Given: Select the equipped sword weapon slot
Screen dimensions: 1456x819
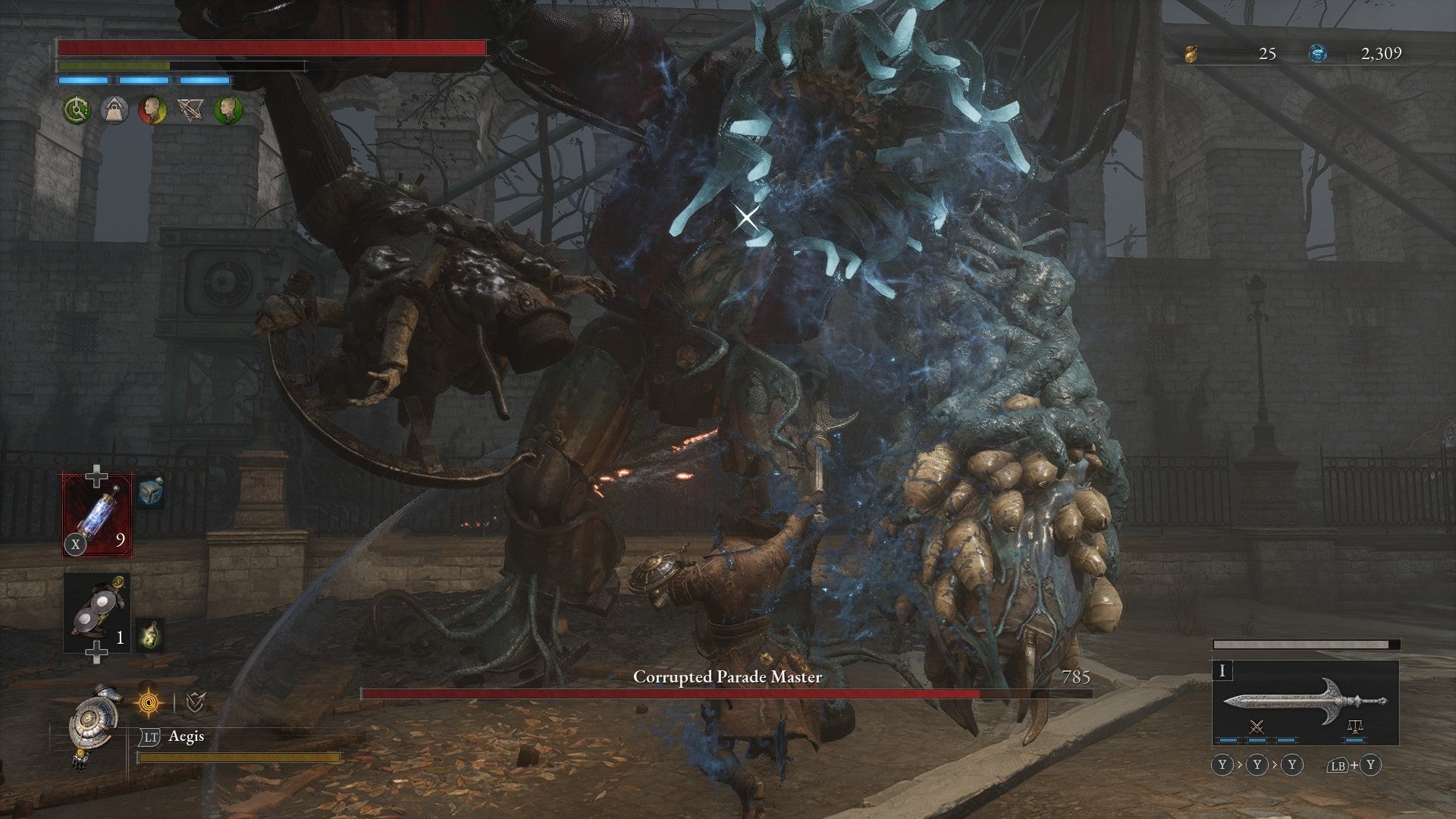Looking at the screenshot, I should pyautogui.click(x=1305, y=701).
